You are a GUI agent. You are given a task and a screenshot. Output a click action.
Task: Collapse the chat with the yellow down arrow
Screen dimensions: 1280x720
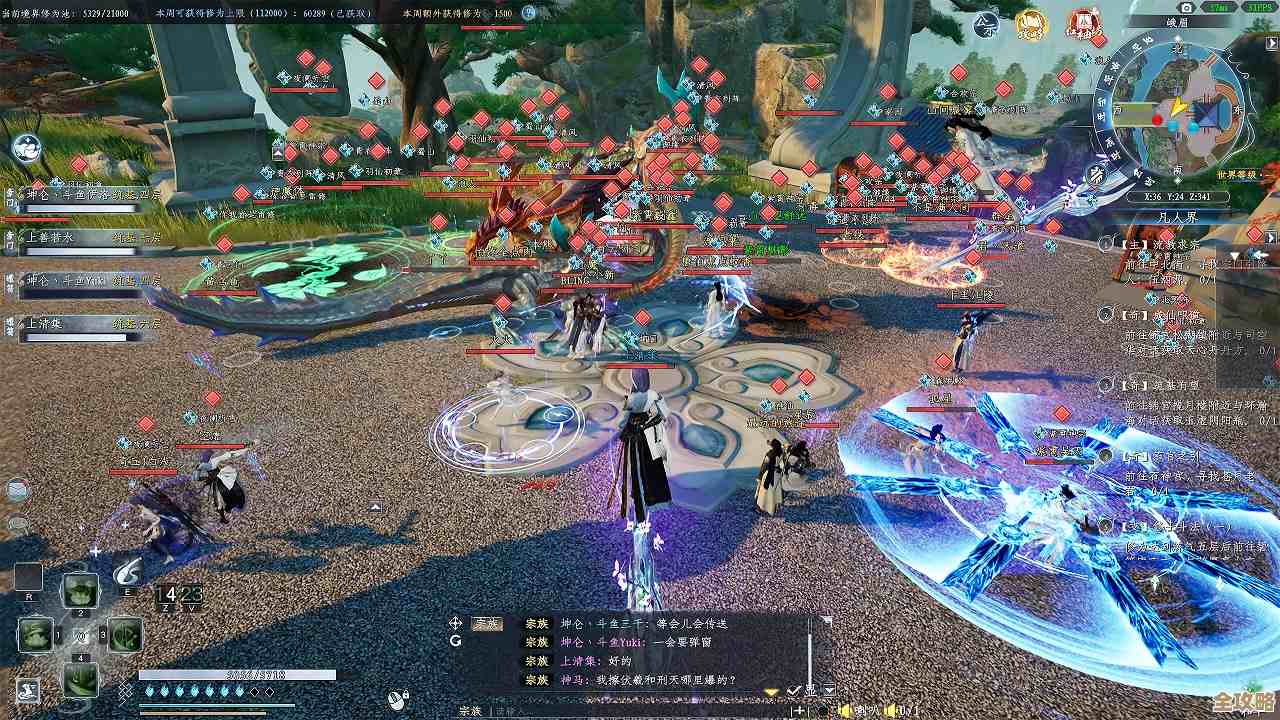[x=770, y=690]
